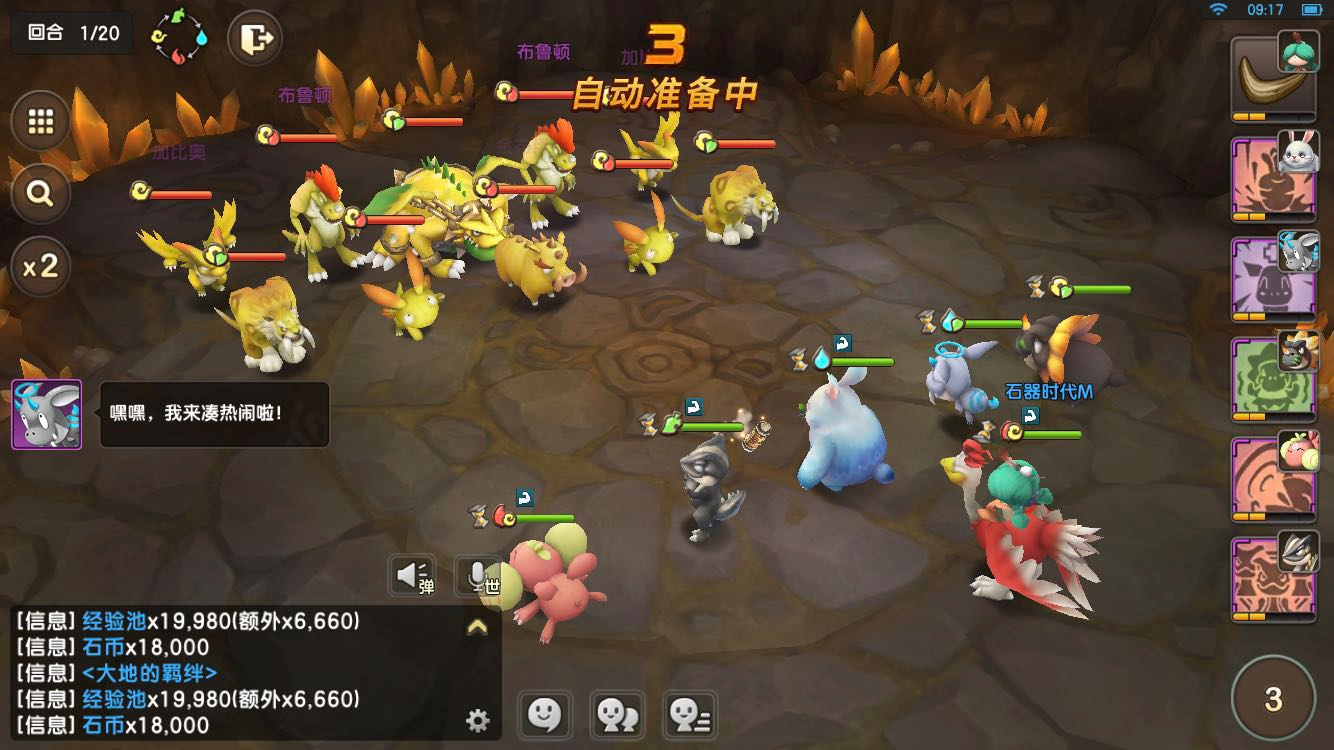Select the black-orange pet's green skill card
The width and height of the screenshot is (1334, 750).
[x=1270, y=379]
